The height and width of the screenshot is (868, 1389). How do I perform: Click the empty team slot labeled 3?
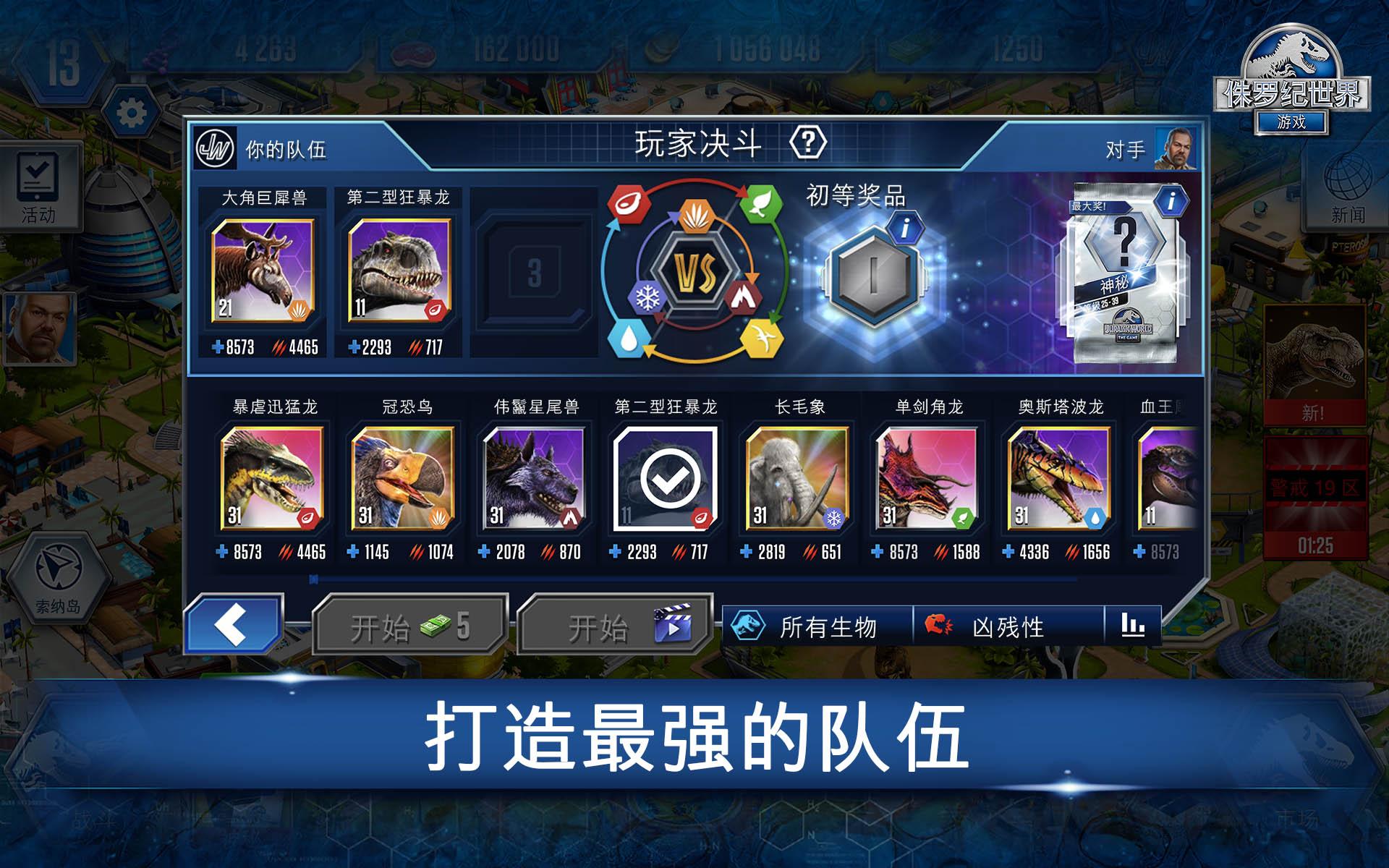pyautogui.click(x=535, y=271)
